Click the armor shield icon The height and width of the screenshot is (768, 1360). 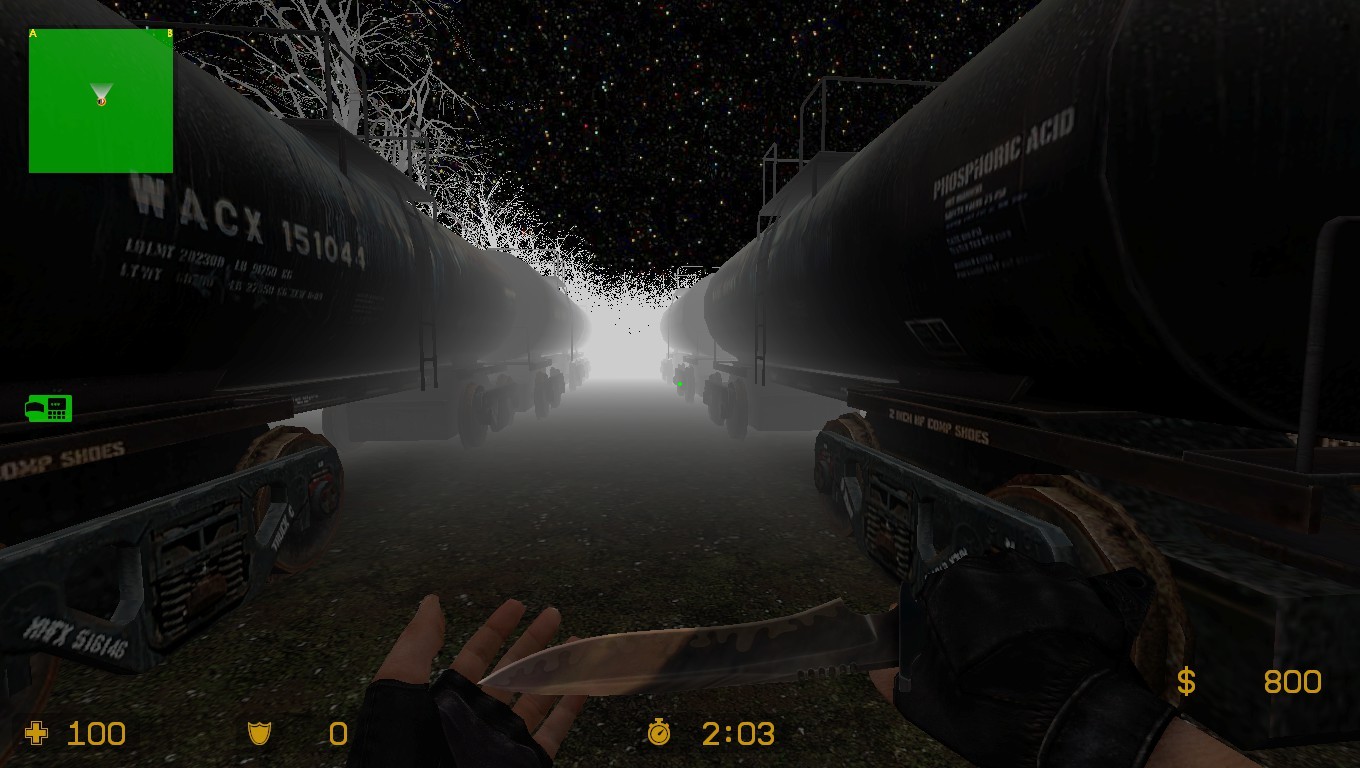tap(260, 733)
